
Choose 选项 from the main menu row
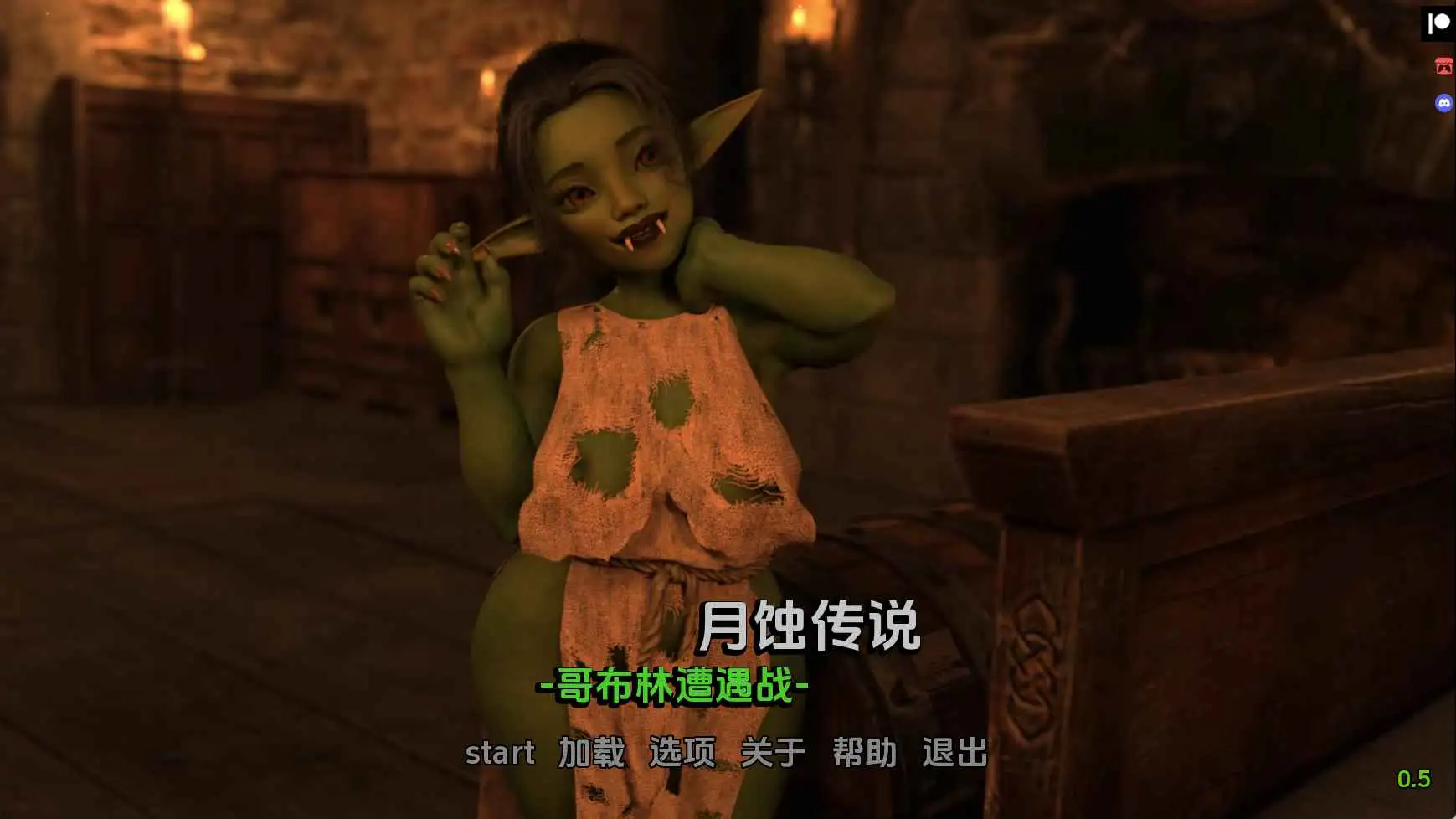(x=681, y=753)
